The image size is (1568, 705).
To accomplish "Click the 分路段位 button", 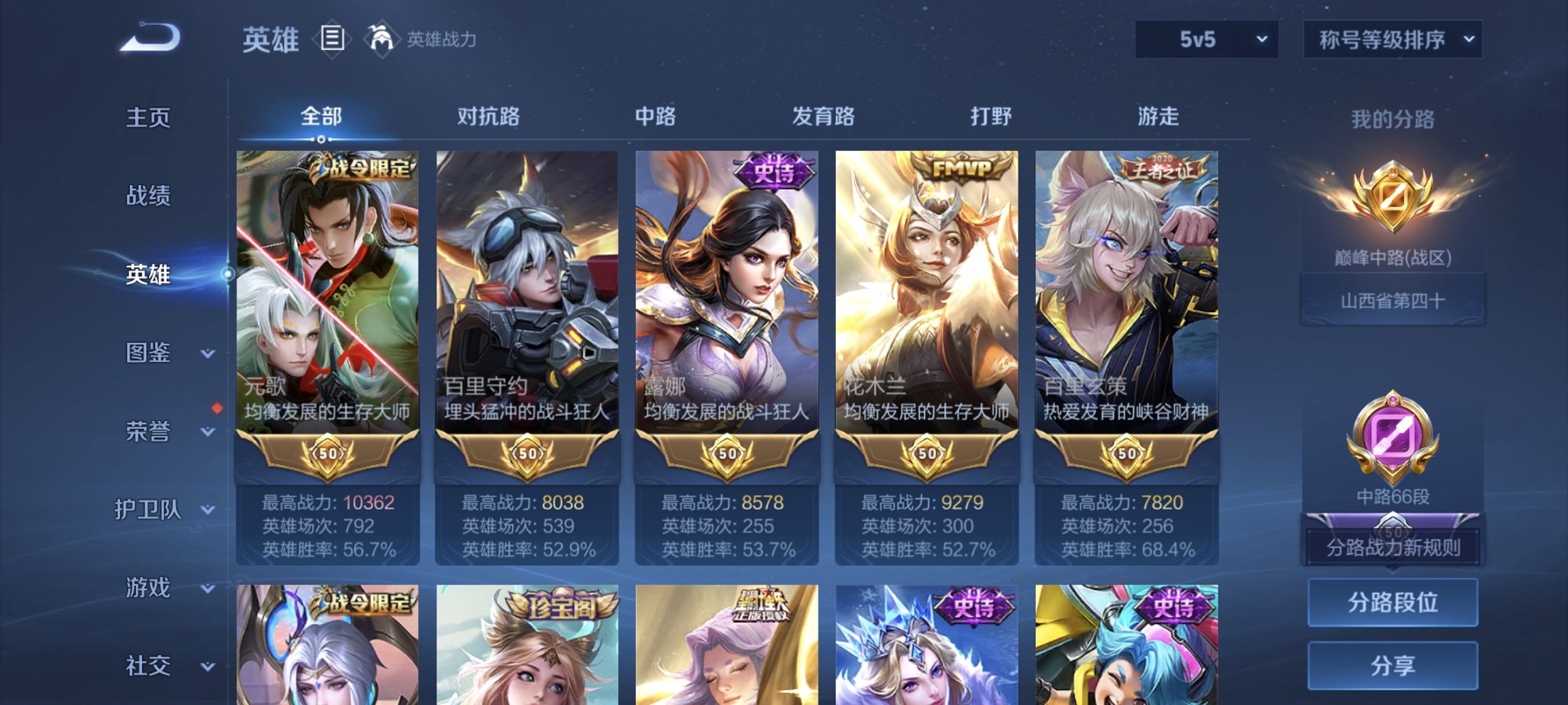I will coord(1392,604).
